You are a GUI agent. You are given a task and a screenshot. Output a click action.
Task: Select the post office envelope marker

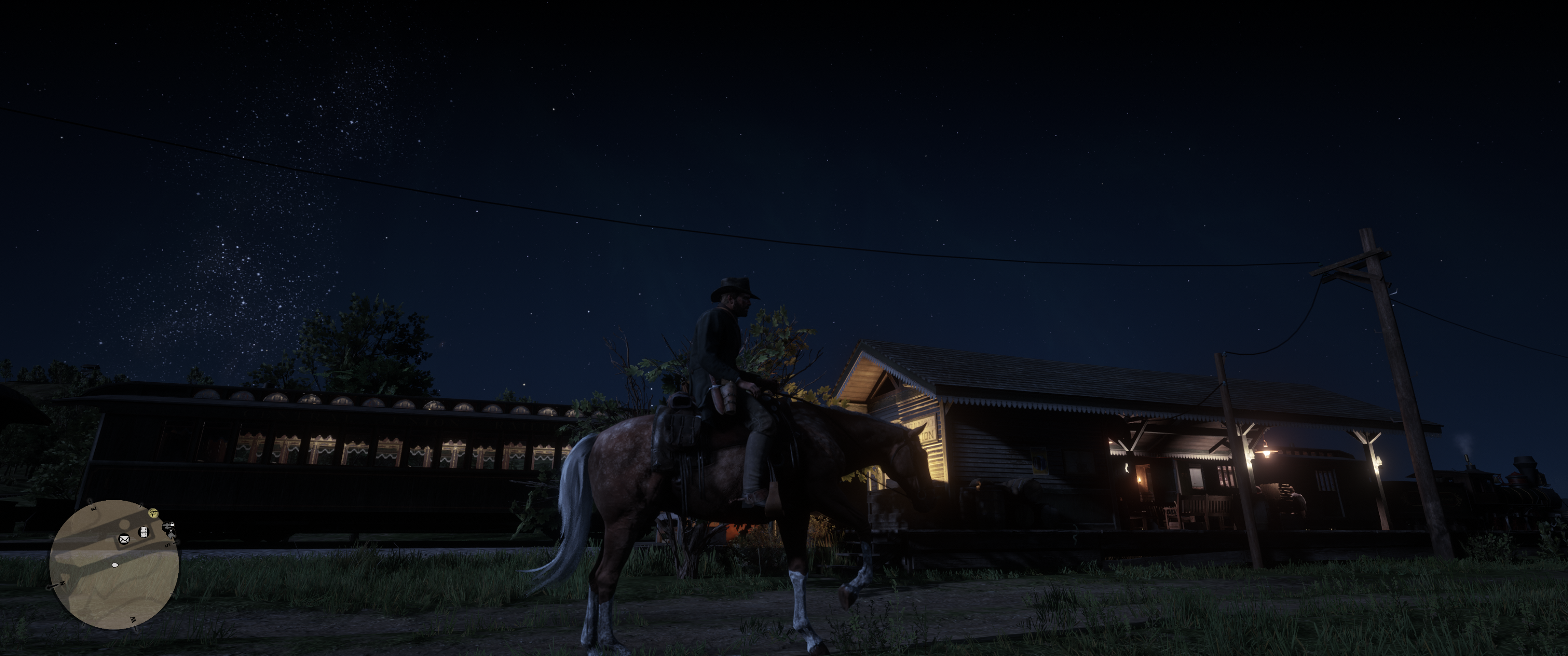(124, 539)
